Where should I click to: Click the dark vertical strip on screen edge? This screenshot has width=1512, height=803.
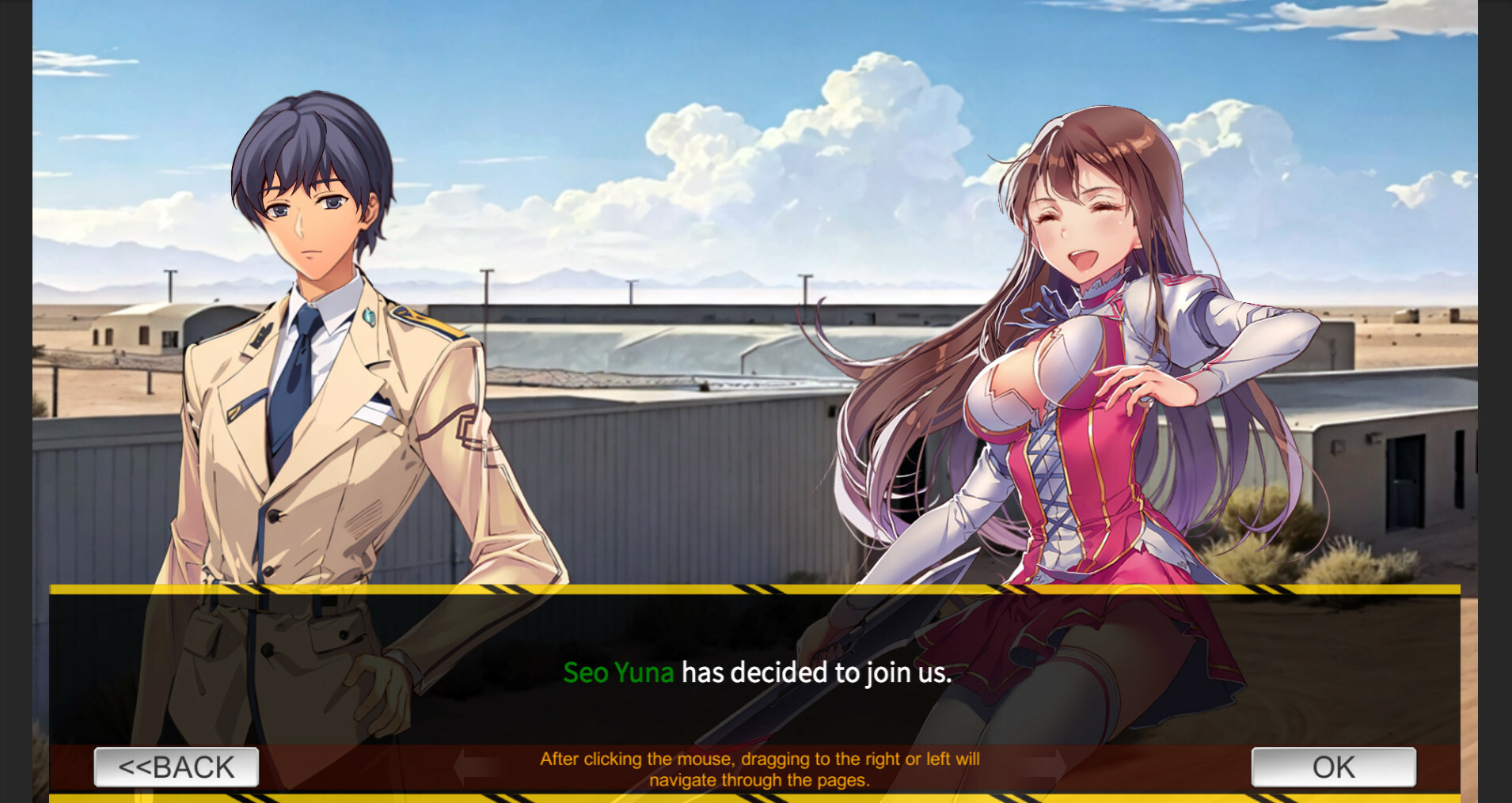(14, 396)
